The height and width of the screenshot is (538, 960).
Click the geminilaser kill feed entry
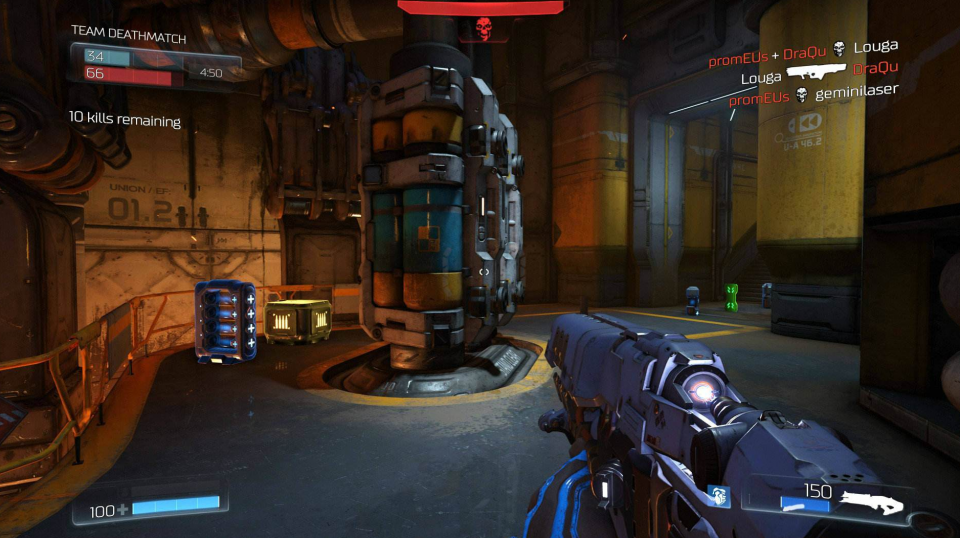pyautogui.click(x=813, y=95)
